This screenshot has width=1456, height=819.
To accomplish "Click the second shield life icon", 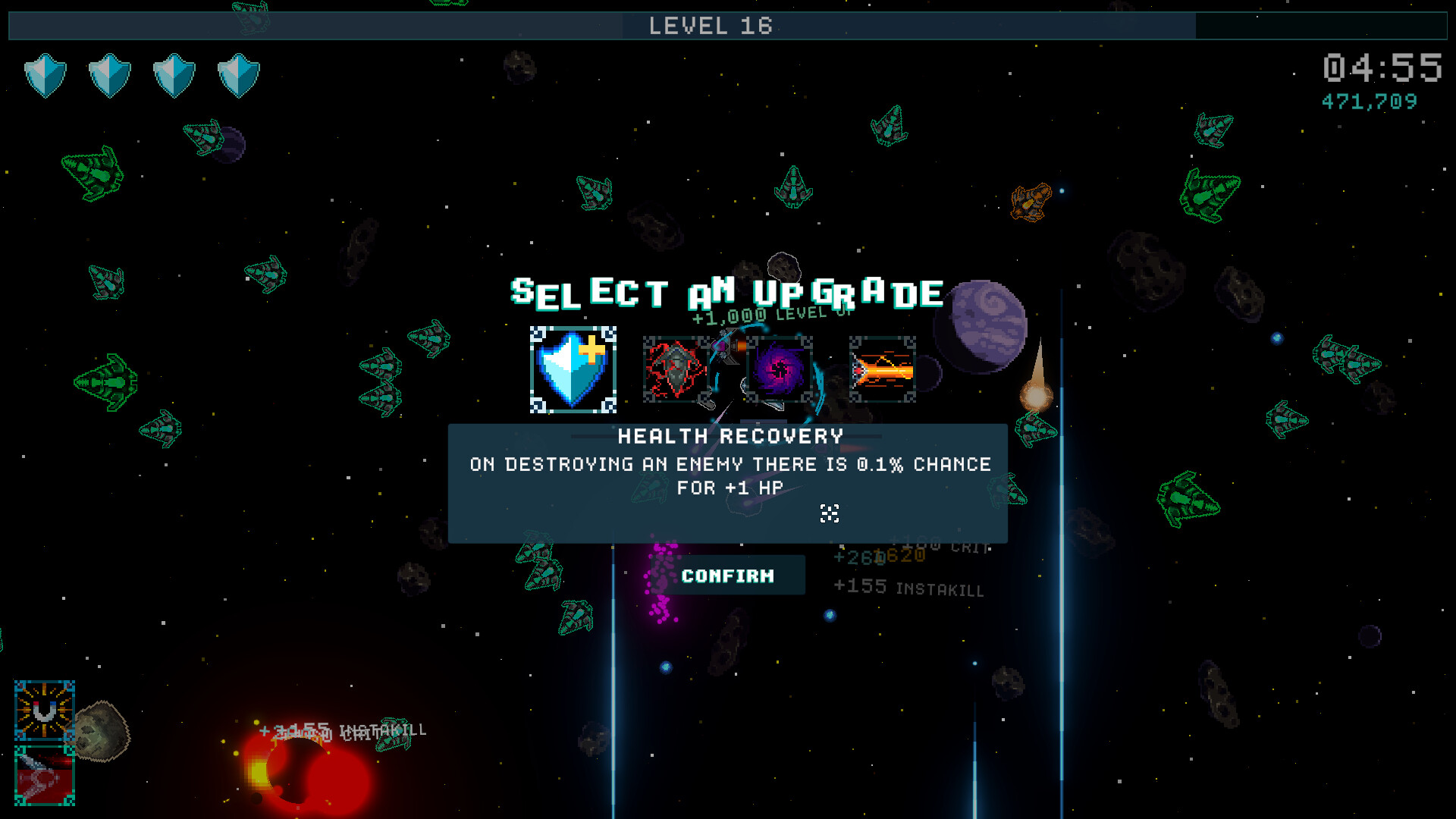I will click(x=110, y=75).
